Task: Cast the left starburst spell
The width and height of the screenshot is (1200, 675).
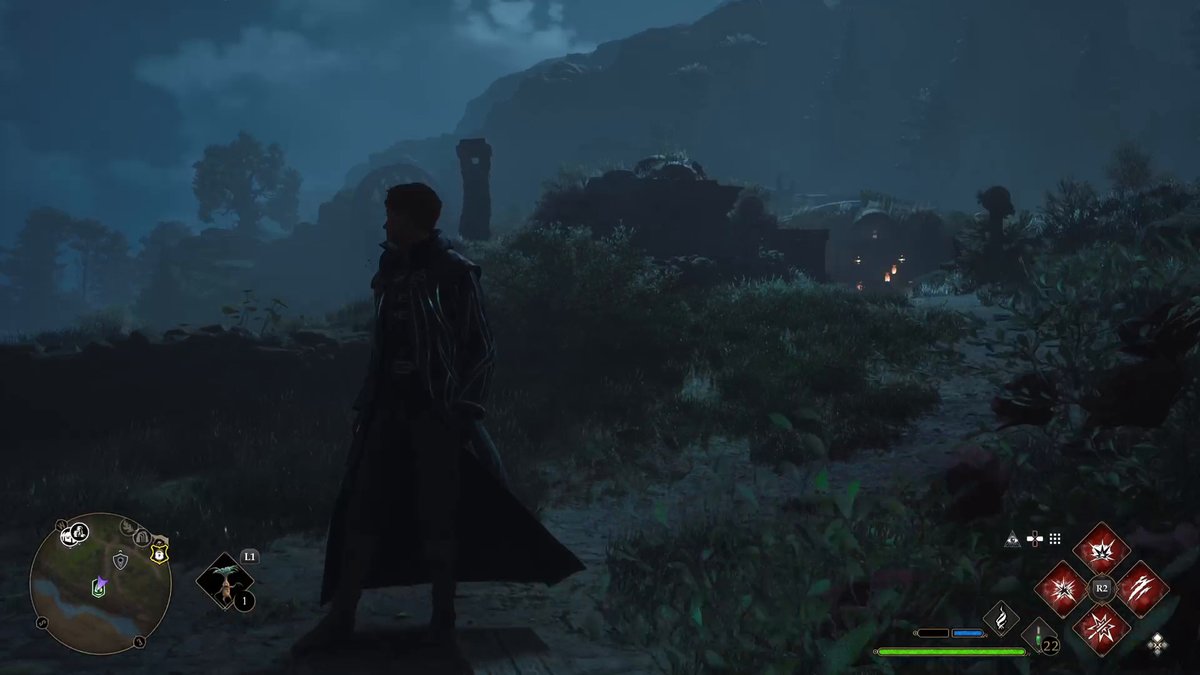Action: click(1061, 588)
